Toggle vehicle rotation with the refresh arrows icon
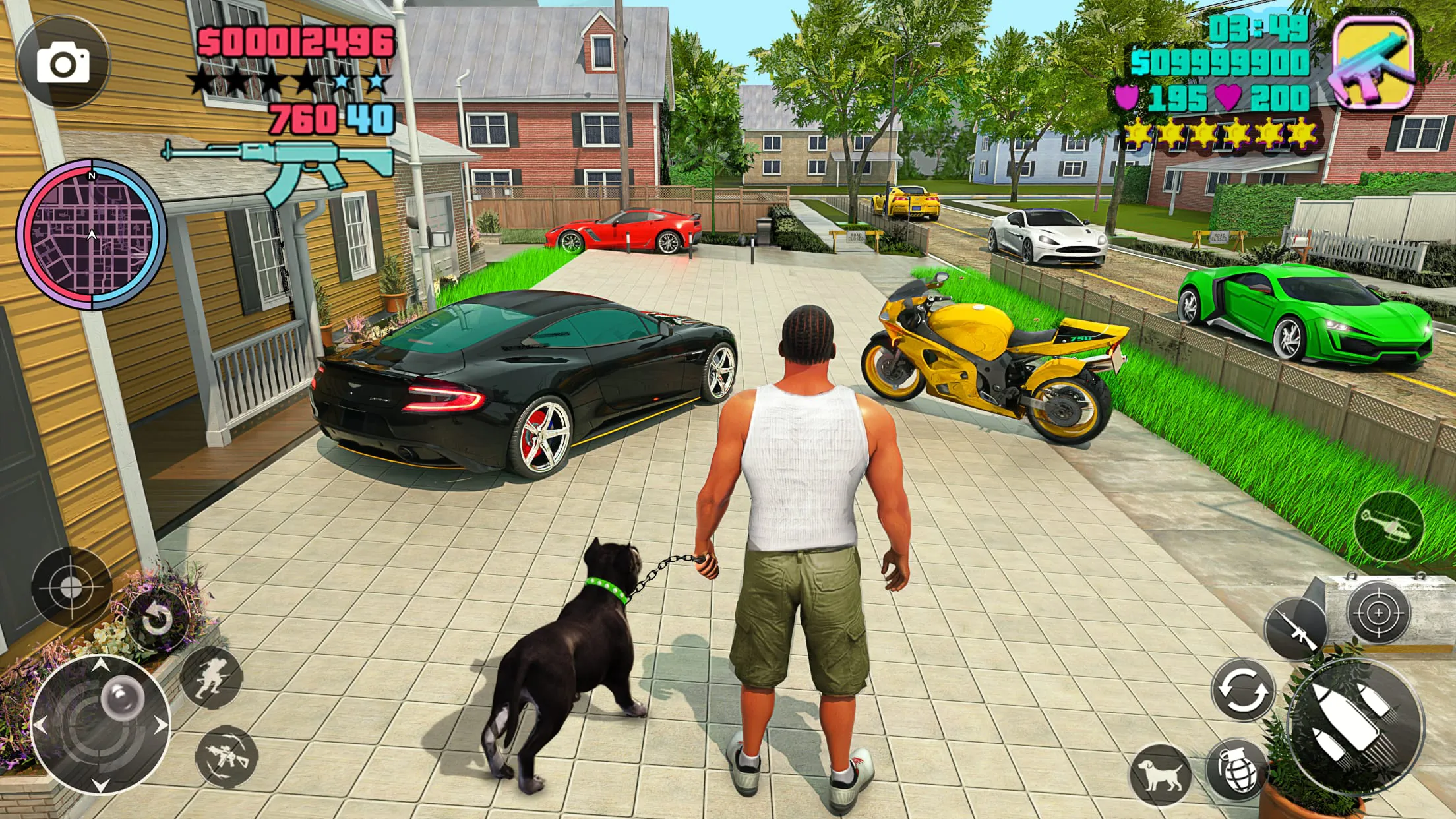 (1243, 689)
